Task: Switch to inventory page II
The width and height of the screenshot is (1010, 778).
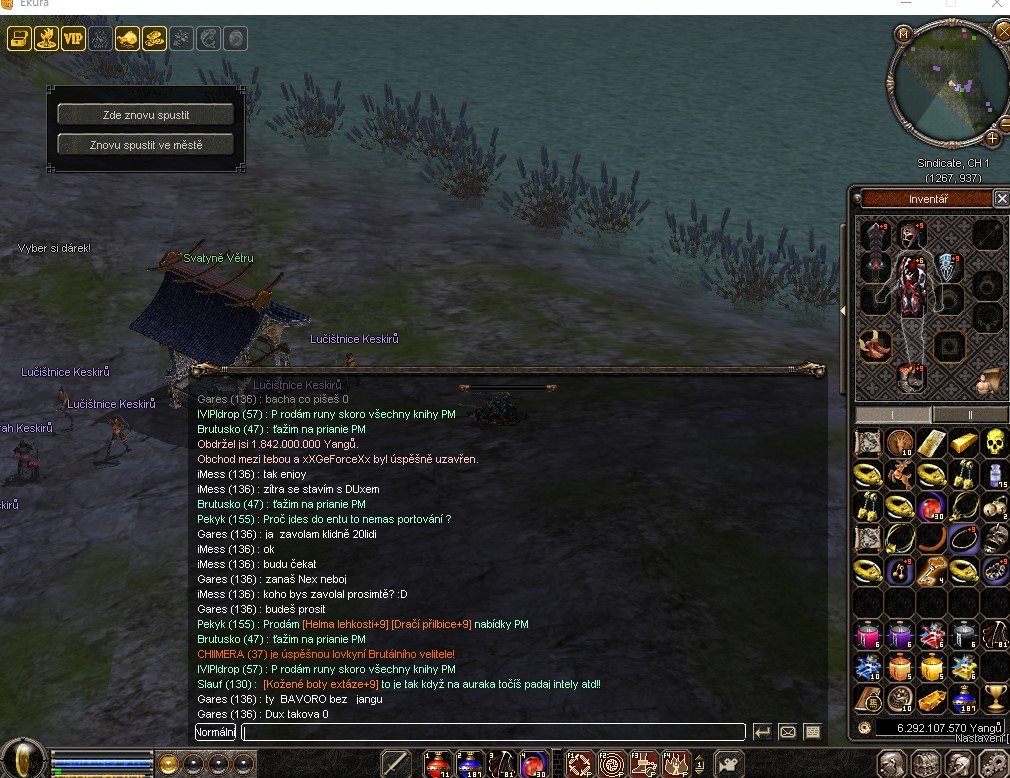Action: [969, 414]
